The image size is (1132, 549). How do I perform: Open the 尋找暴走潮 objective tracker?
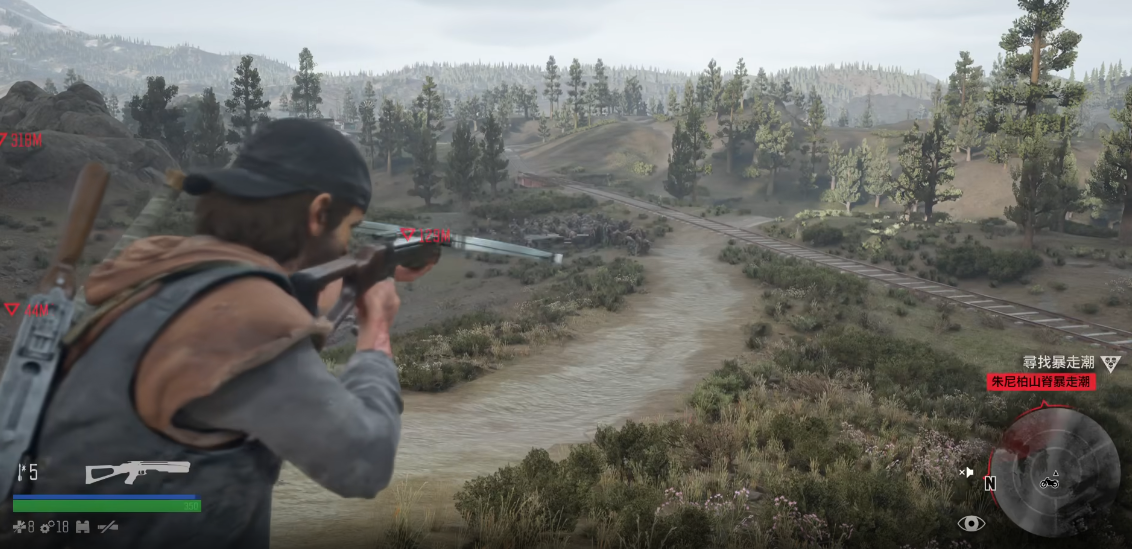pos(1058,362)
